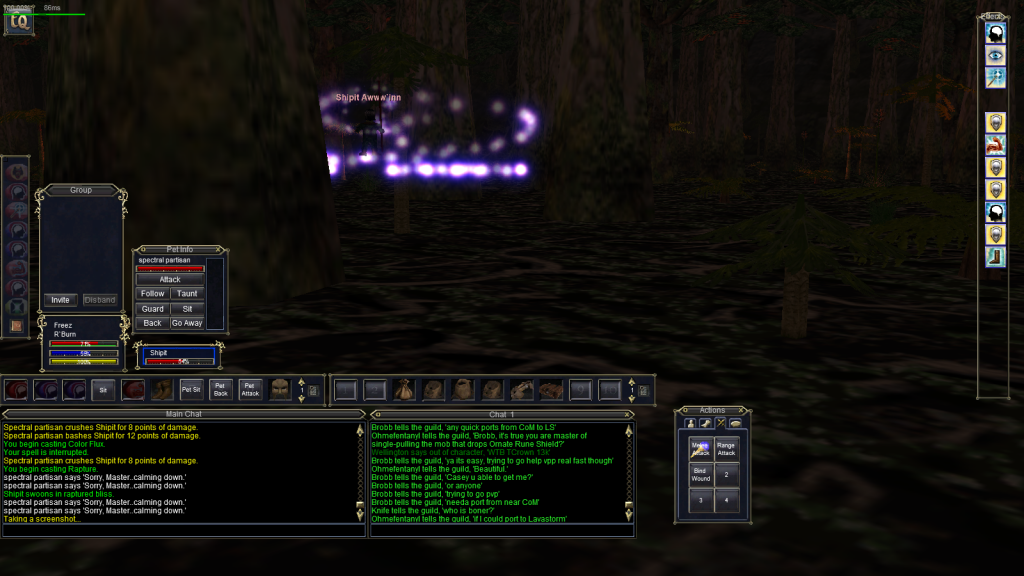
Task: Set pet to Guard
Action: tap(153, 309)
